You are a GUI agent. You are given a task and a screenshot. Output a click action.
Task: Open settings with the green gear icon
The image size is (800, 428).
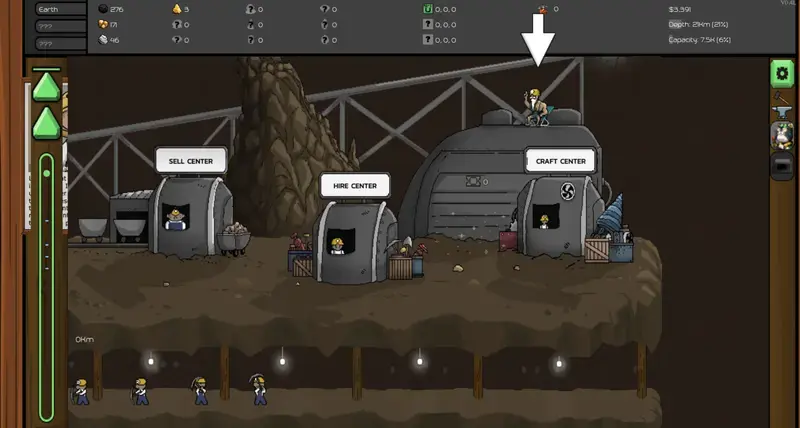(781, 71)
